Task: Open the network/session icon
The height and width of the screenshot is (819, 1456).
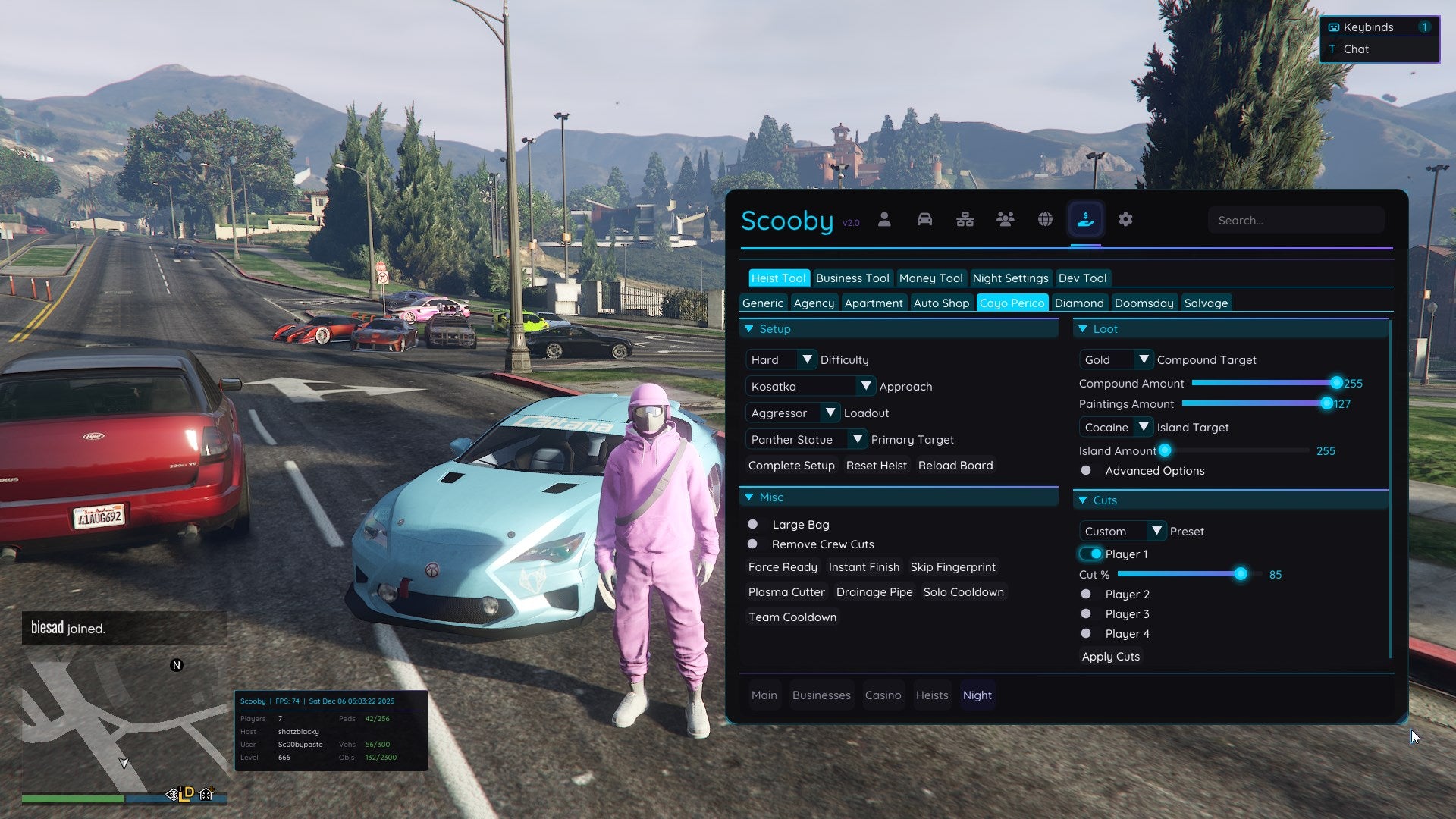Action: [x=965, y=219]
